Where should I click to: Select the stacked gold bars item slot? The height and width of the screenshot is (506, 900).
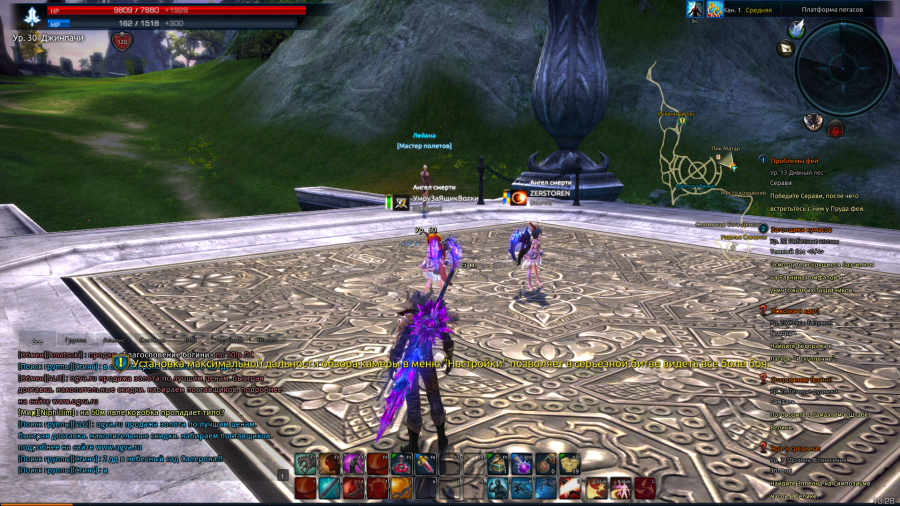click(569, 463)
